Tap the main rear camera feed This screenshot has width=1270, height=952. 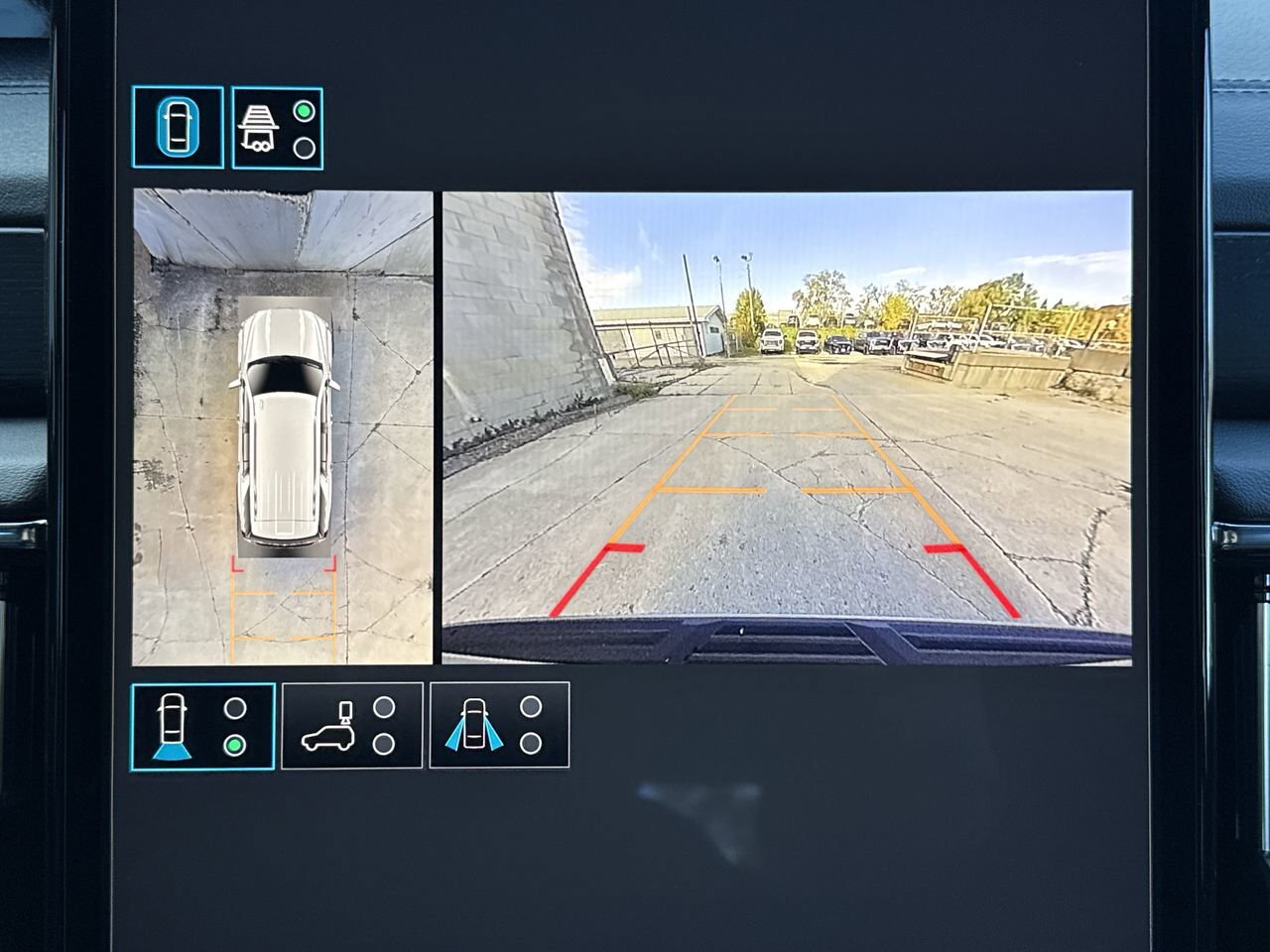tap(786, 427)
